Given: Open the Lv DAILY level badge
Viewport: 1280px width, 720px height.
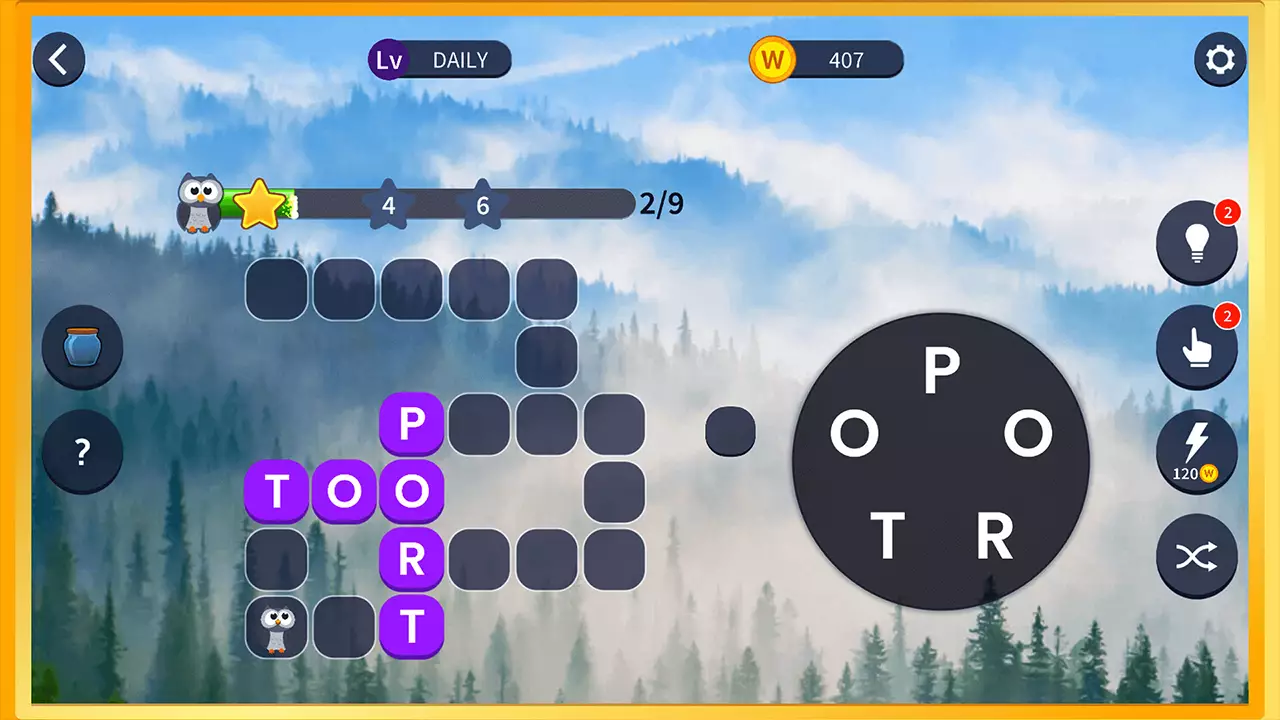Looking at the screenshot, I should pyautogui.click(x=438, y=60).
